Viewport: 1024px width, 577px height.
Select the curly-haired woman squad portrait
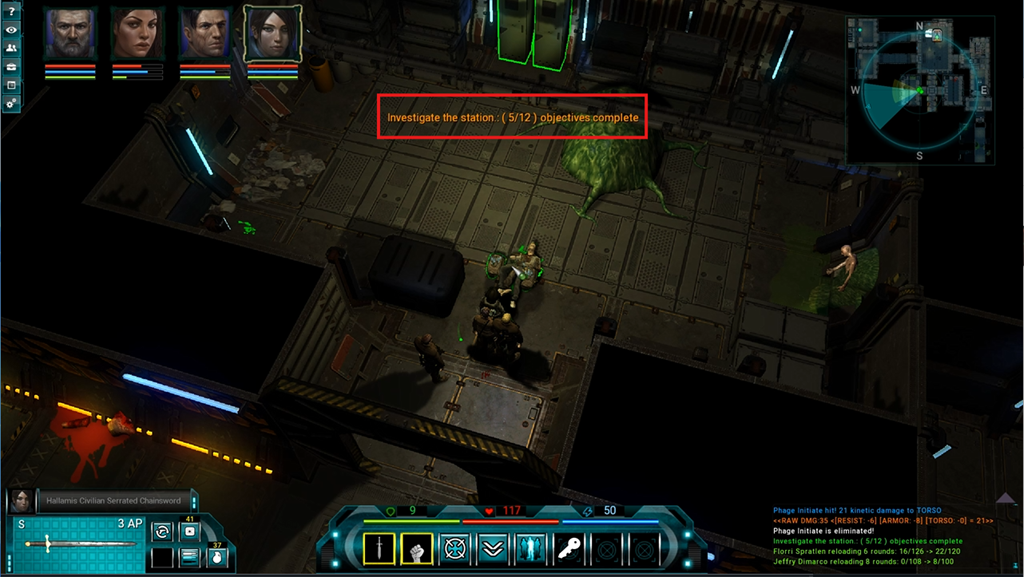pyautogui.click(x=137, y=34)
